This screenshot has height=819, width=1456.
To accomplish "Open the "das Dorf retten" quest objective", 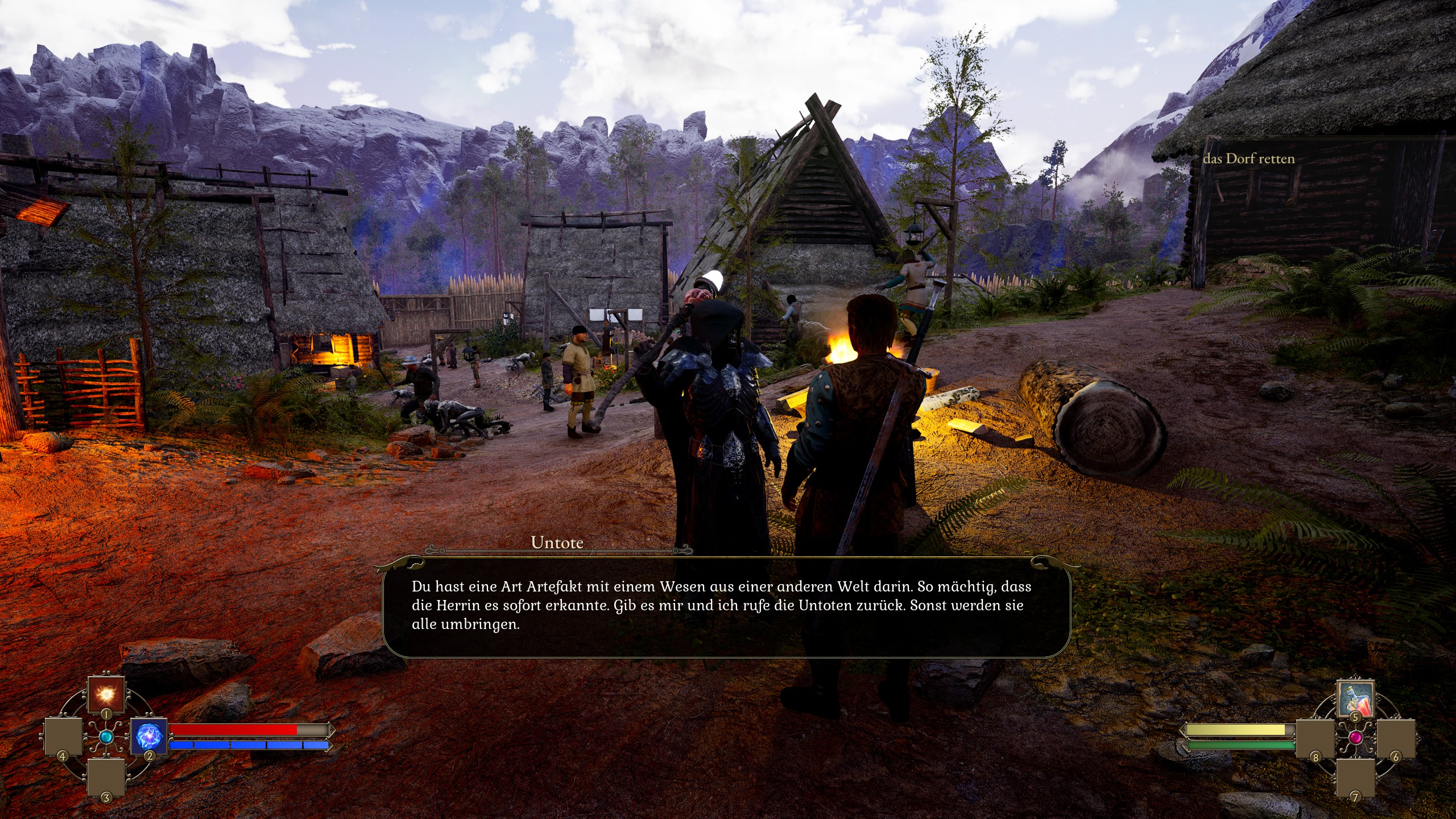I will click(1248, 159).
